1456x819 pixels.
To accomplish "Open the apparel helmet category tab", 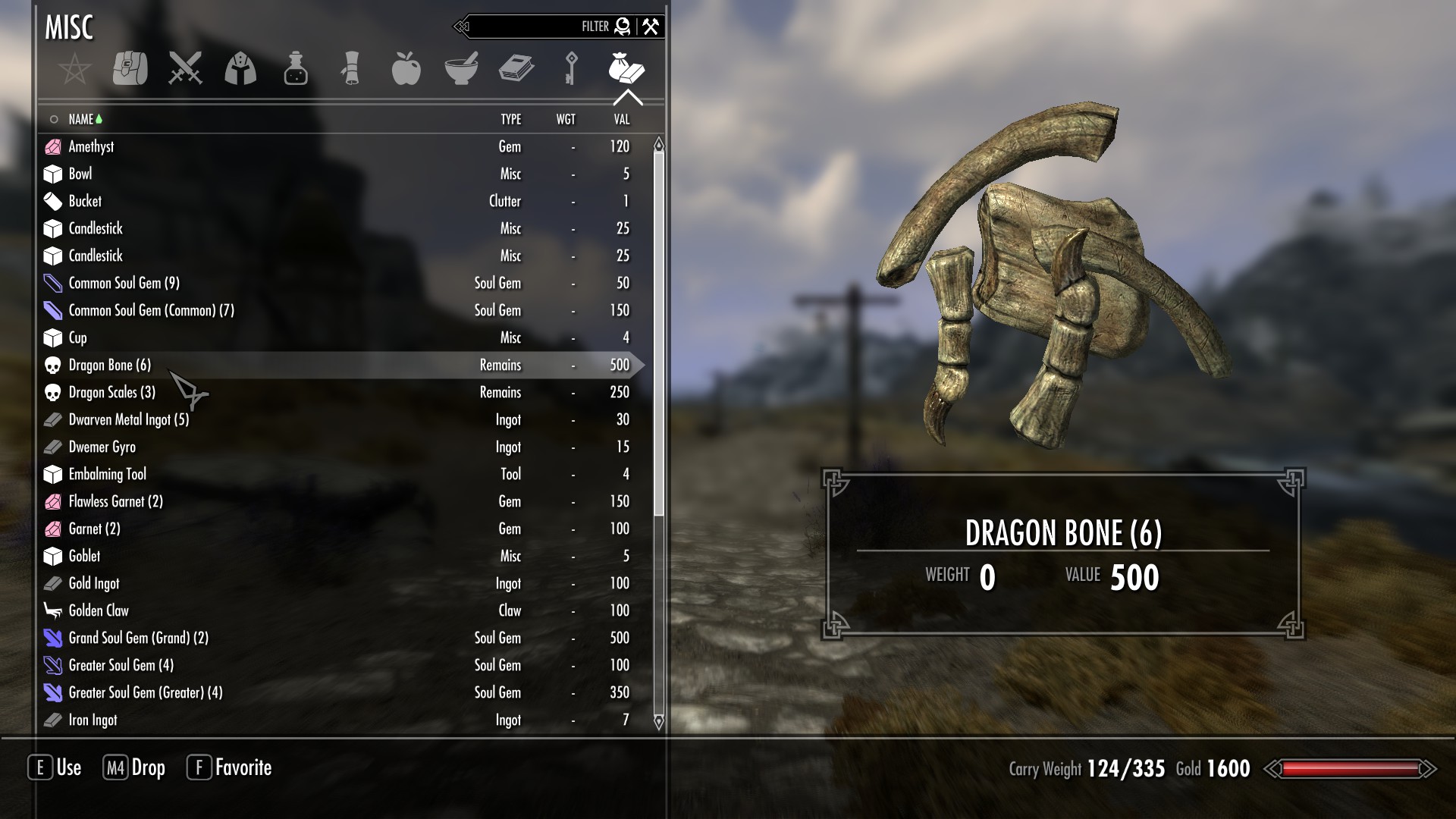I will [240, 69].
